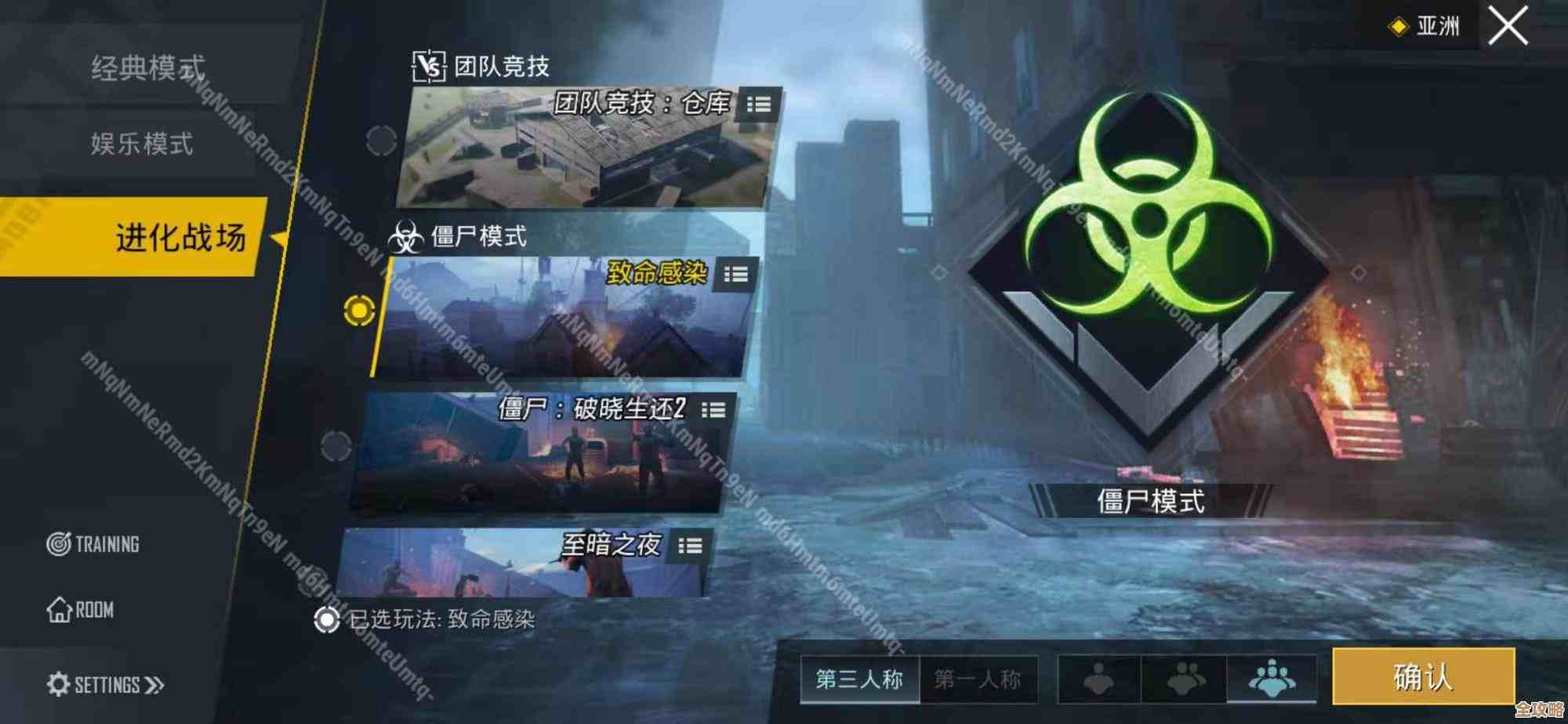Switch to the 经典模式 tab
The height and width of the screenshot is (724, 1568).
point(147,69)
